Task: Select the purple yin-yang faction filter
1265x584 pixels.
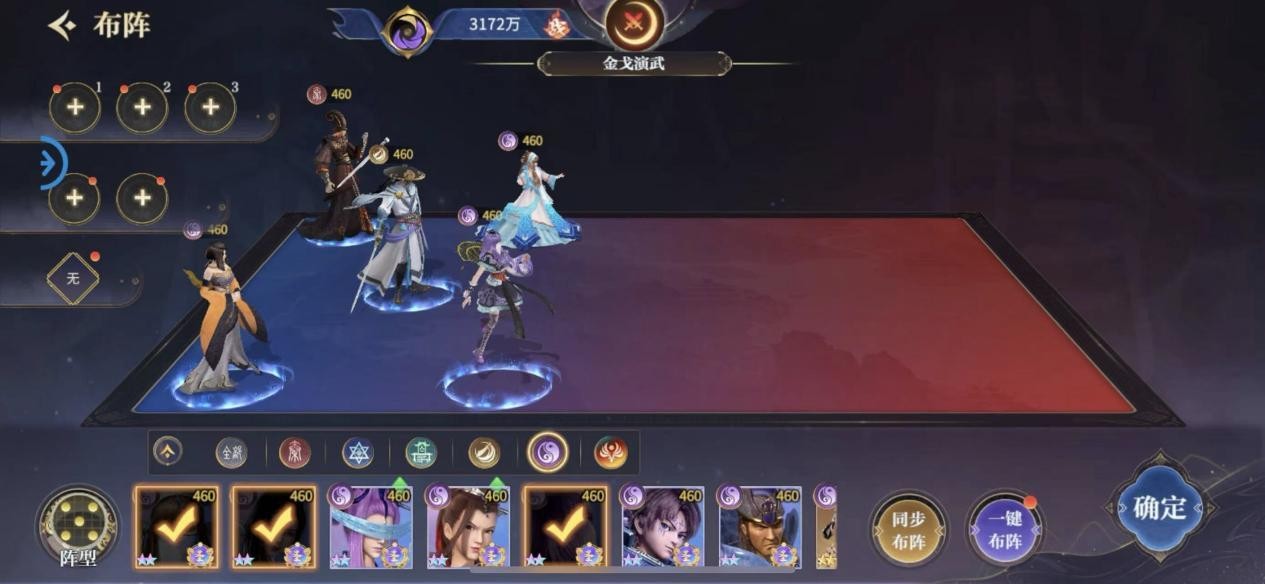Action: (547, 453)
